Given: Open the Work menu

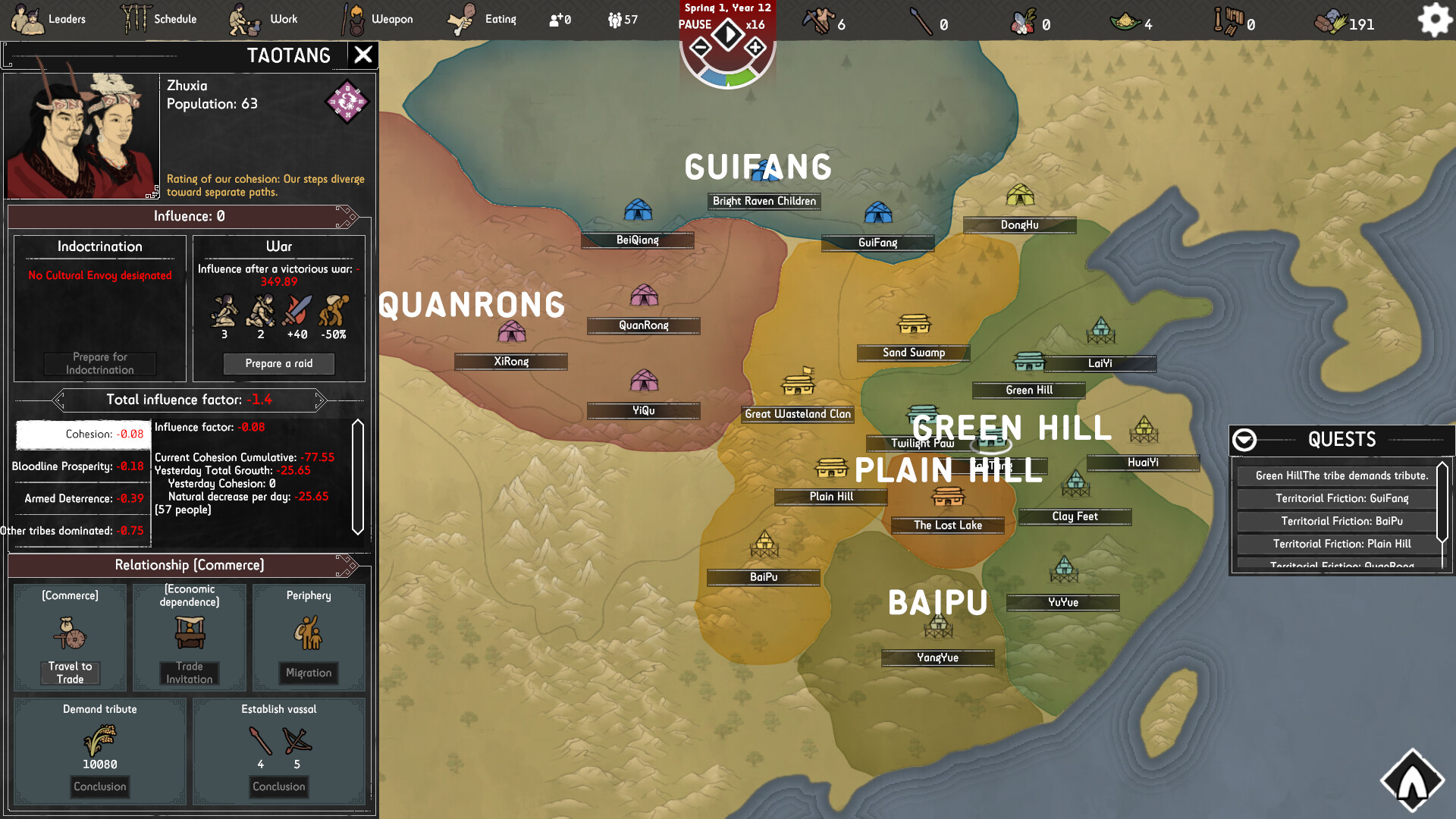Looking at the screenshot, I should (x=265, y=19).
